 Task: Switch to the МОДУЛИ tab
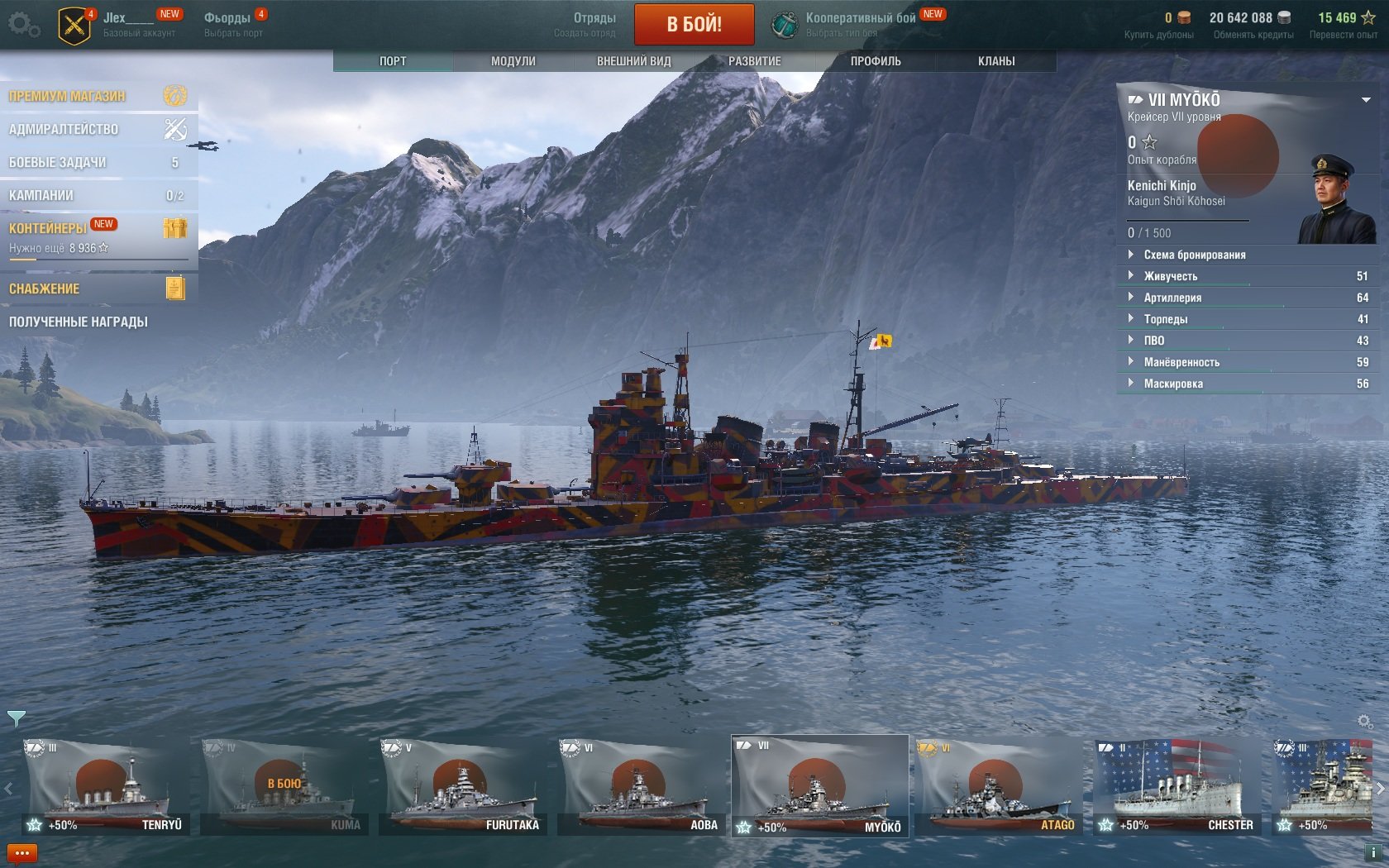point(513,61)
